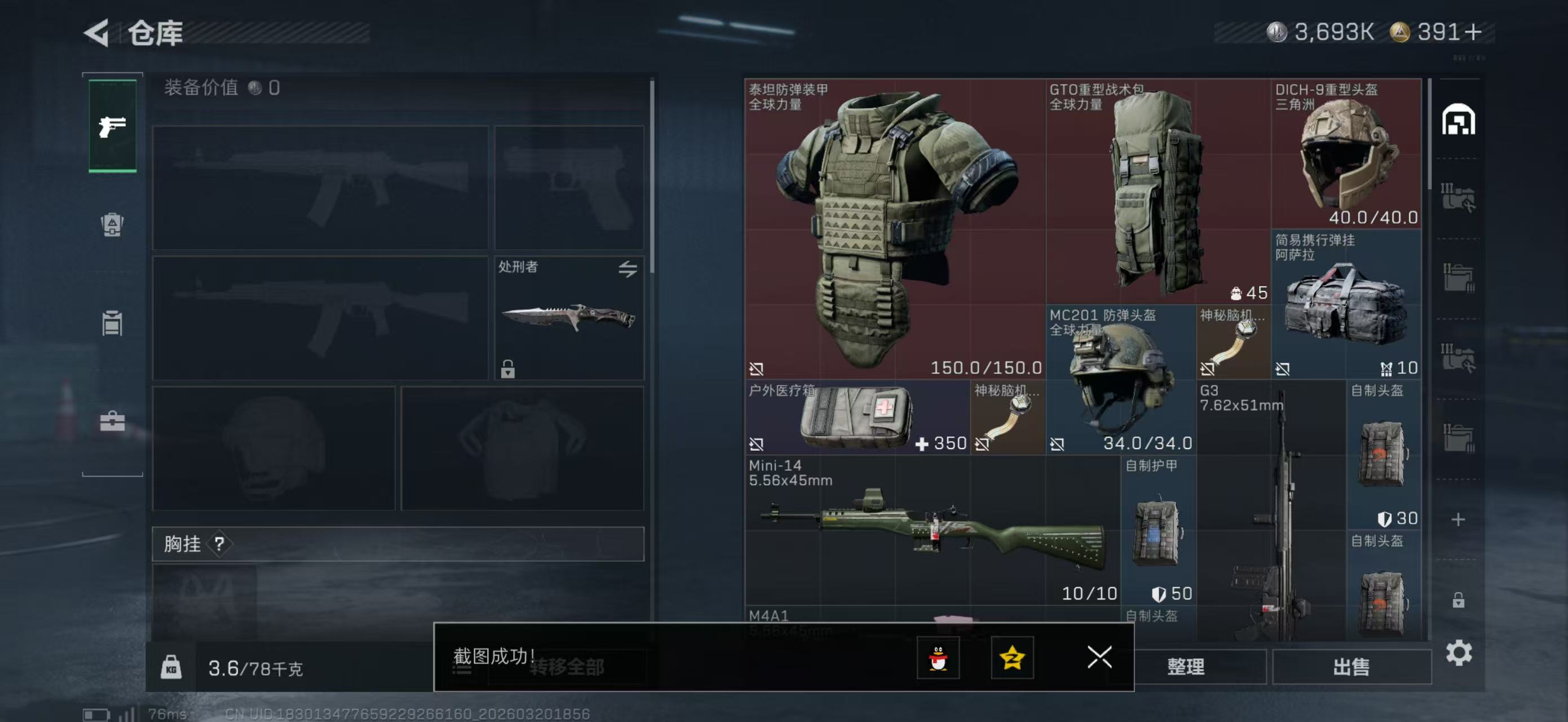Select the 简易携行弹挂 chest rig

[x=1345, y=305]
